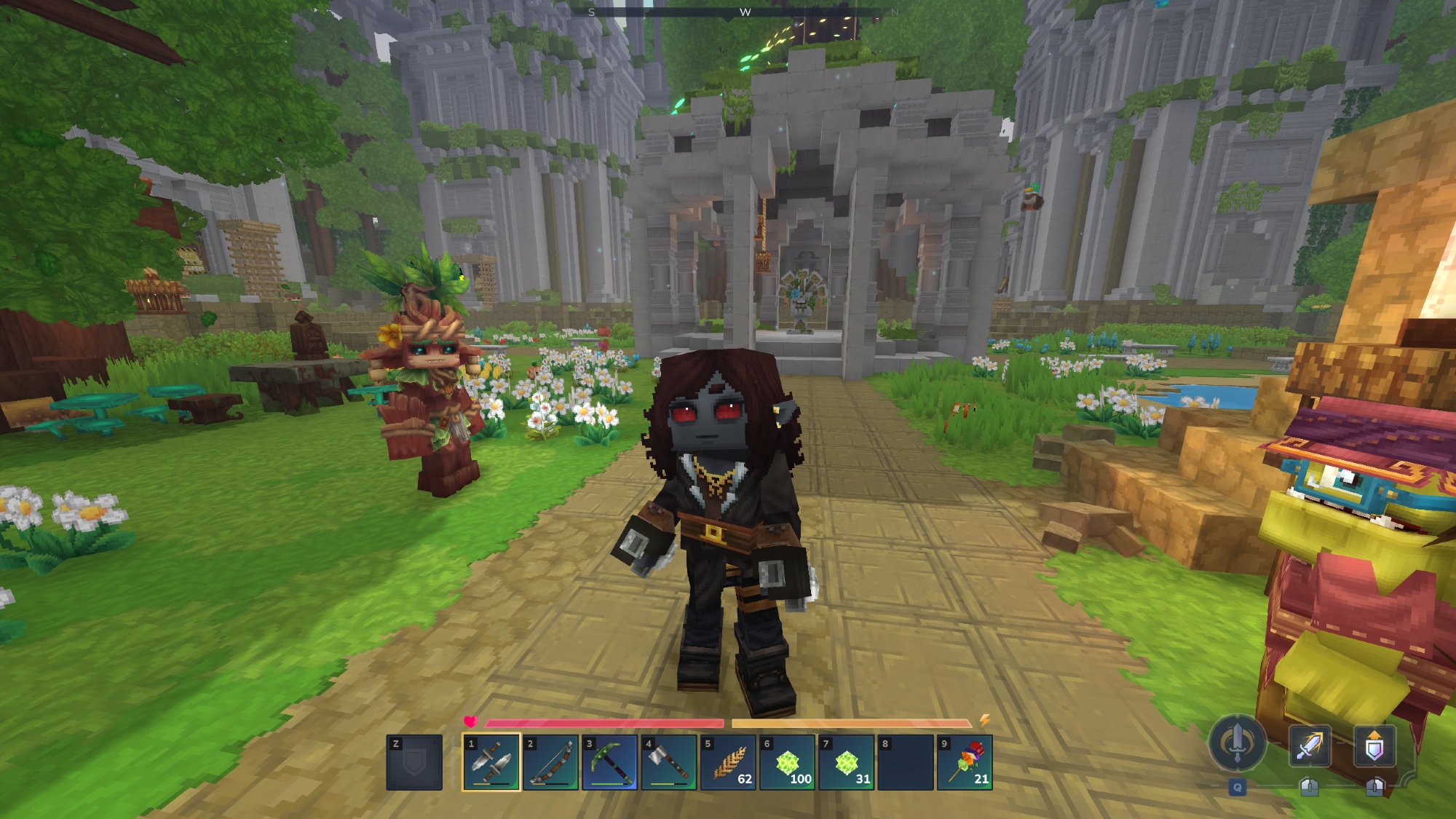Choose the green pickaxe slot
Image resolution: width=1456 pixels, height=819 pixels.
[x=609, y=762]
